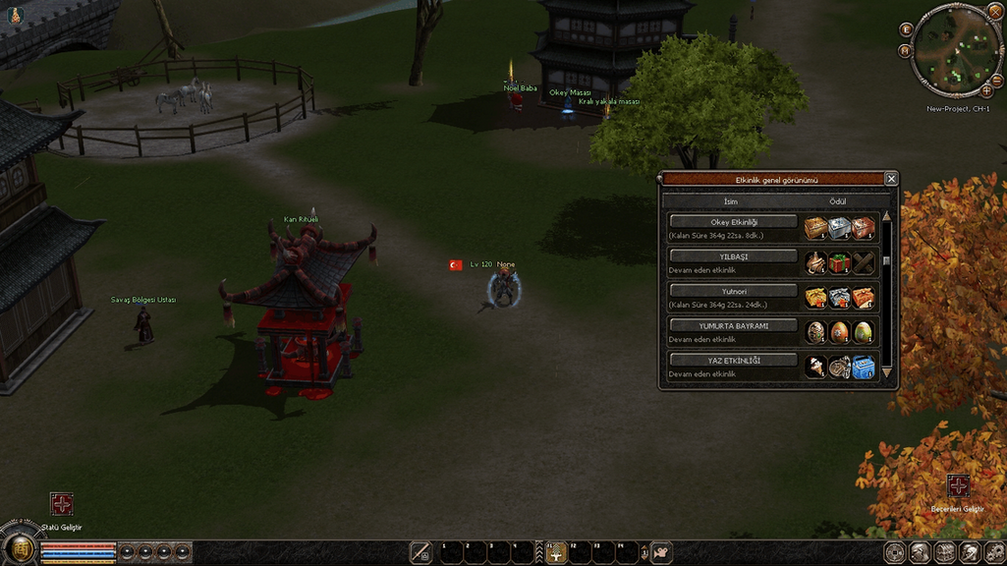Viewport: 1007px width, 566px height.
Task: Click the down arrow of the event list scrollbar
Action: (886, 373)
